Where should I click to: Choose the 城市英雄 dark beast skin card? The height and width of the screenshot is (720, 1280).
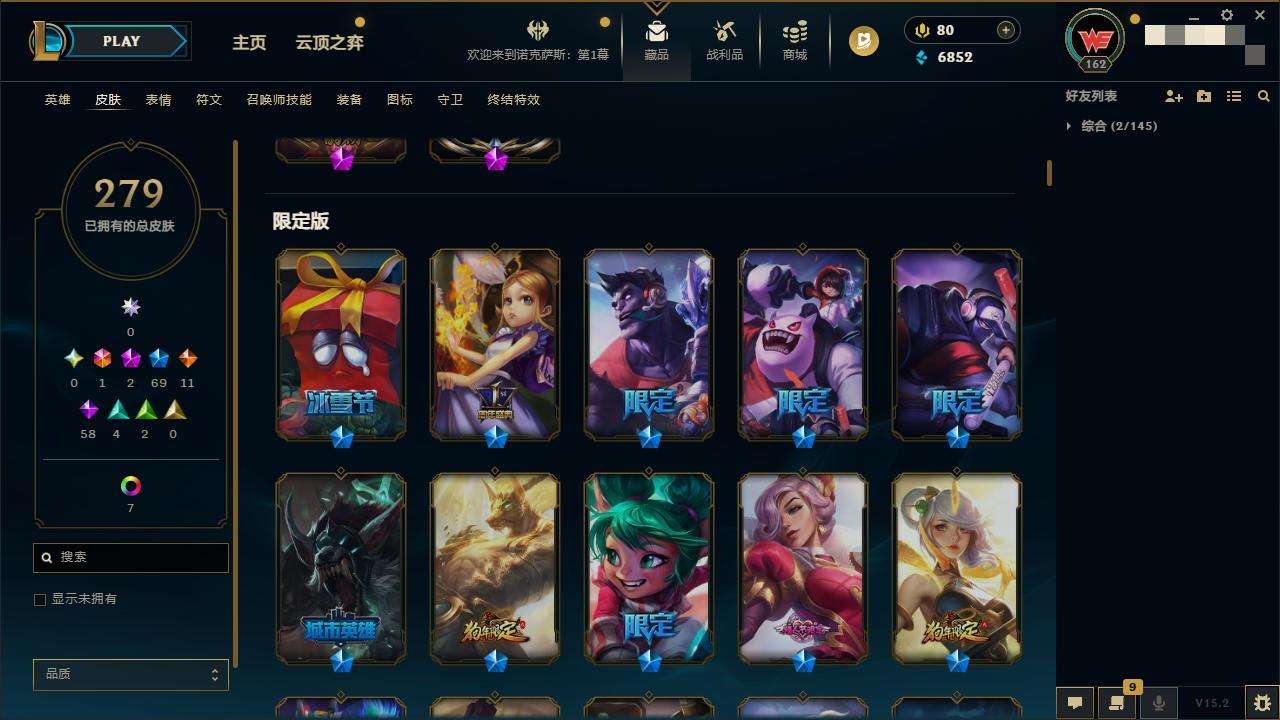341,566
